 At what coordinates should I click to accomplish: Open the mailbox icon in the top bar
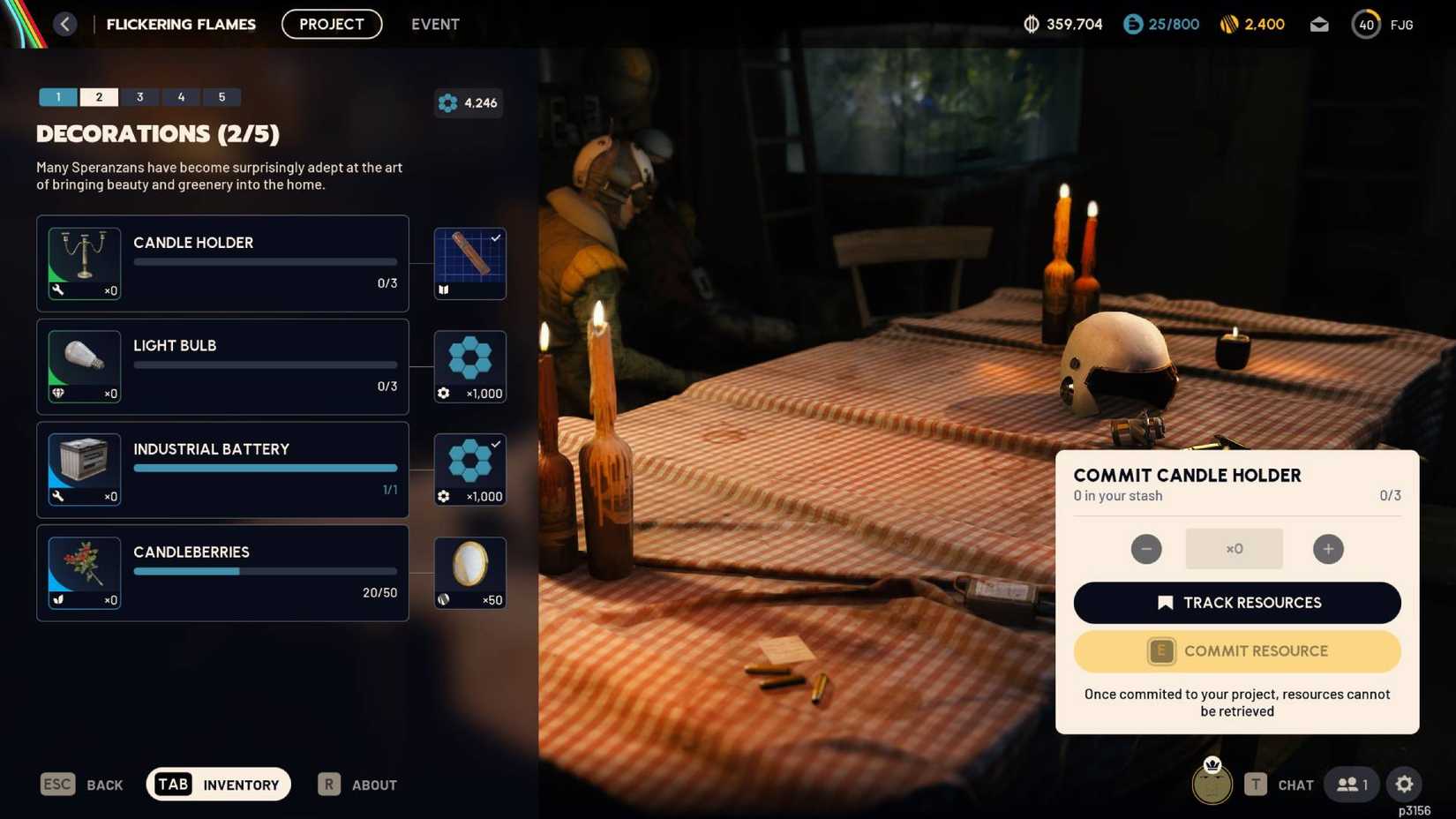(1319, 24)
